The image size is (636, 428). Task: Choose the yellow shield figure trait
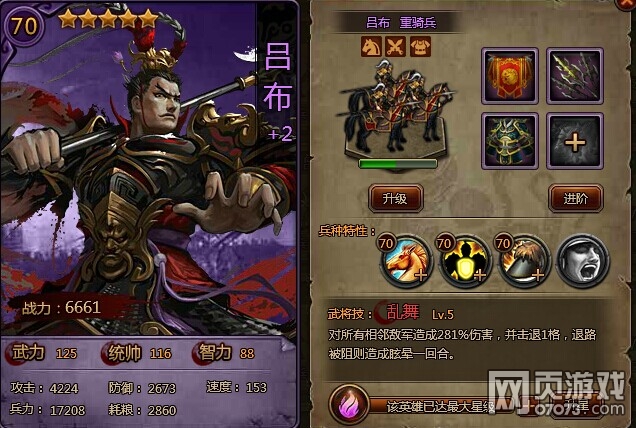coord(463,262)
